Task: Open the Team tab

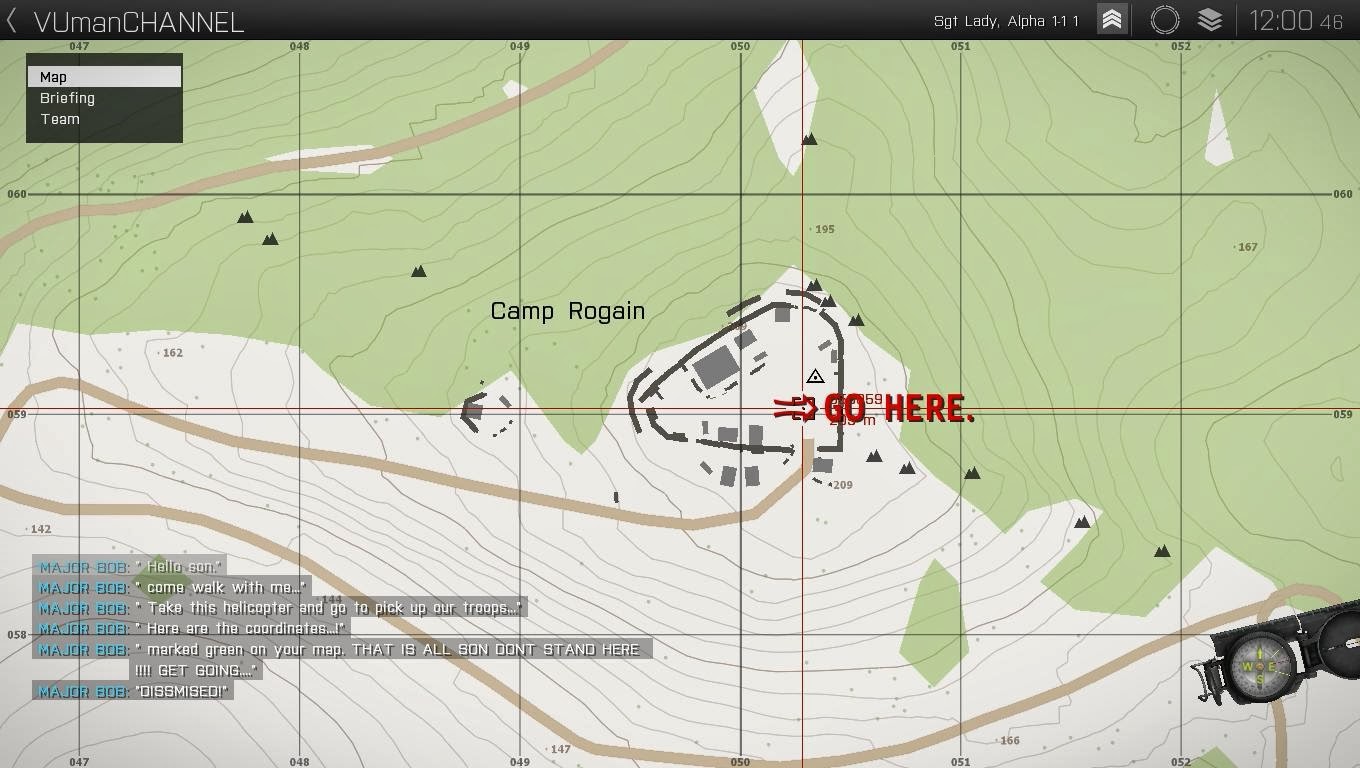Action: tap(60, 119)
